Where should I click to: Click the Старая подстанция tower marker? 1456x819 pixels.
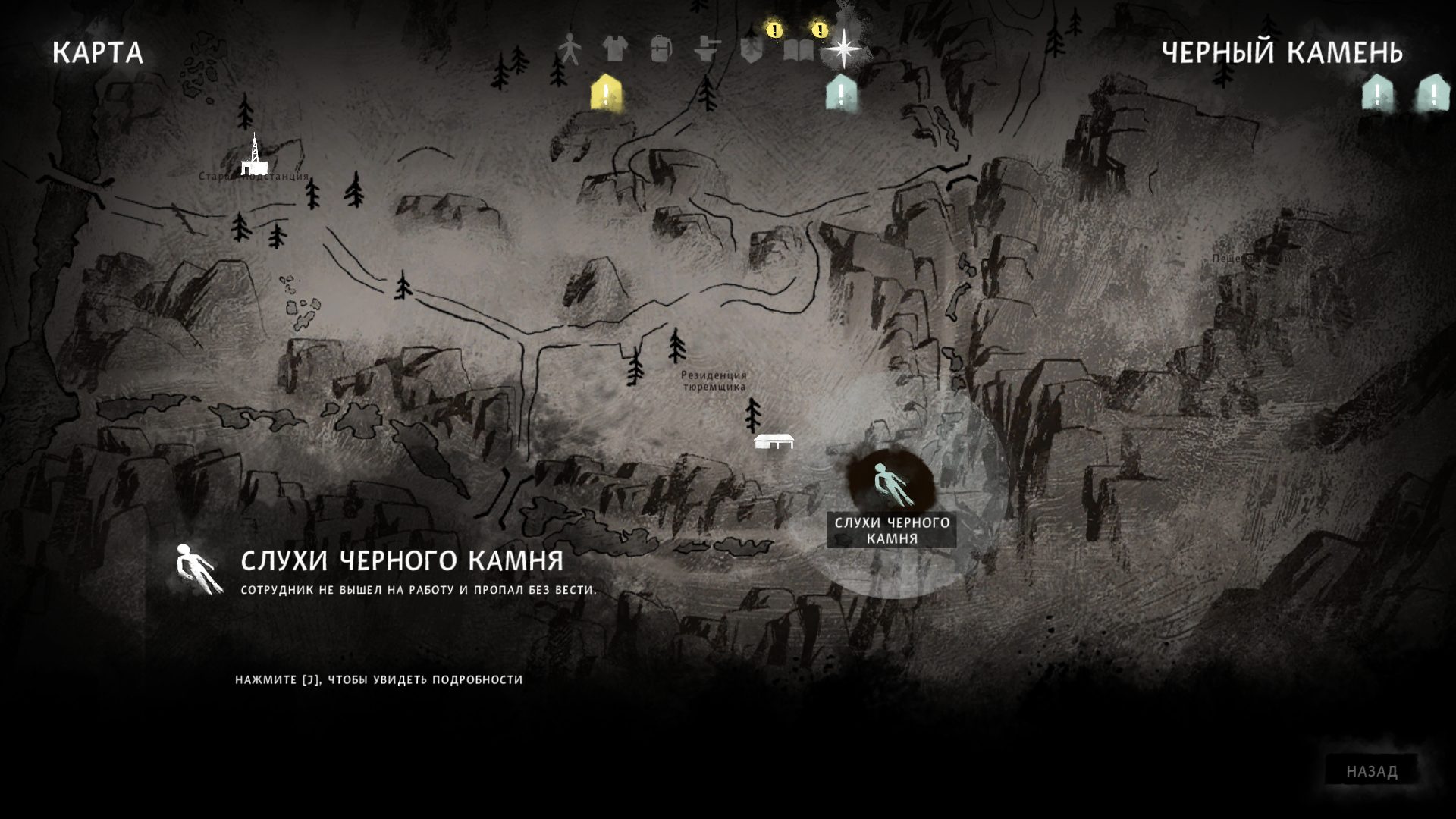point(254,155)
